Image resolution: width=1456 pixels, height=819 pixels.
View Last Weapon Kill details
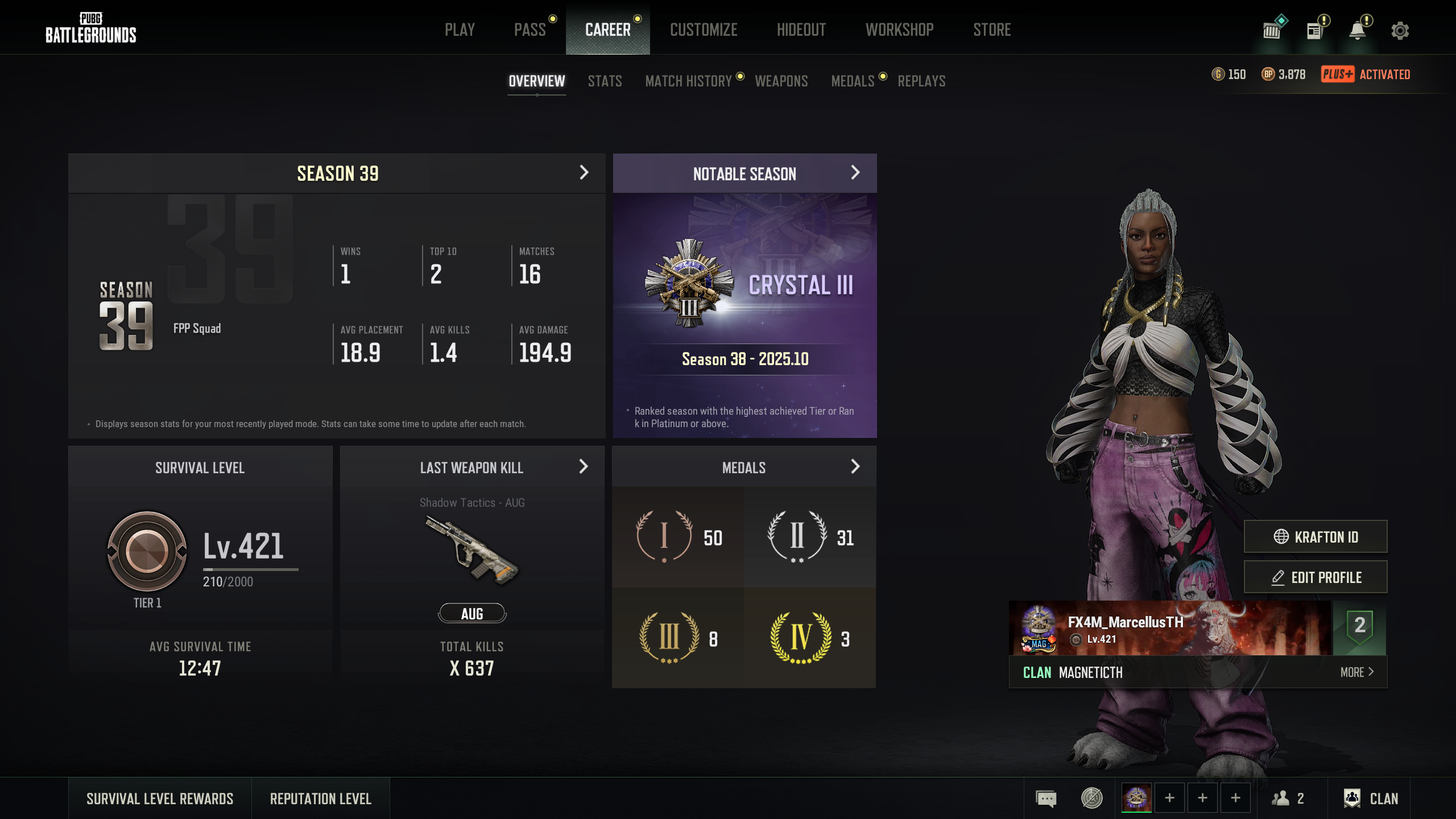(x=583, y=467)
